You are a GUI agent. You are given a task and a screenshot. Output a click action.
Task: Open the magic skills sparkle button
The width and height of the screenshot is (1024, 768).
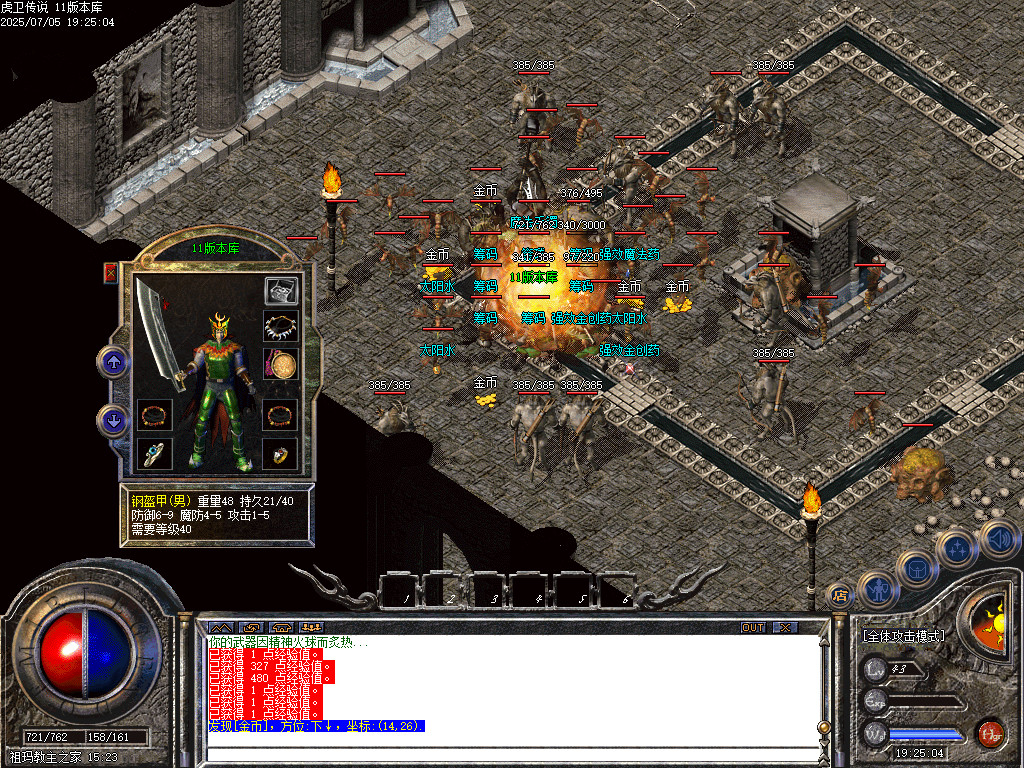coord(956,548)
